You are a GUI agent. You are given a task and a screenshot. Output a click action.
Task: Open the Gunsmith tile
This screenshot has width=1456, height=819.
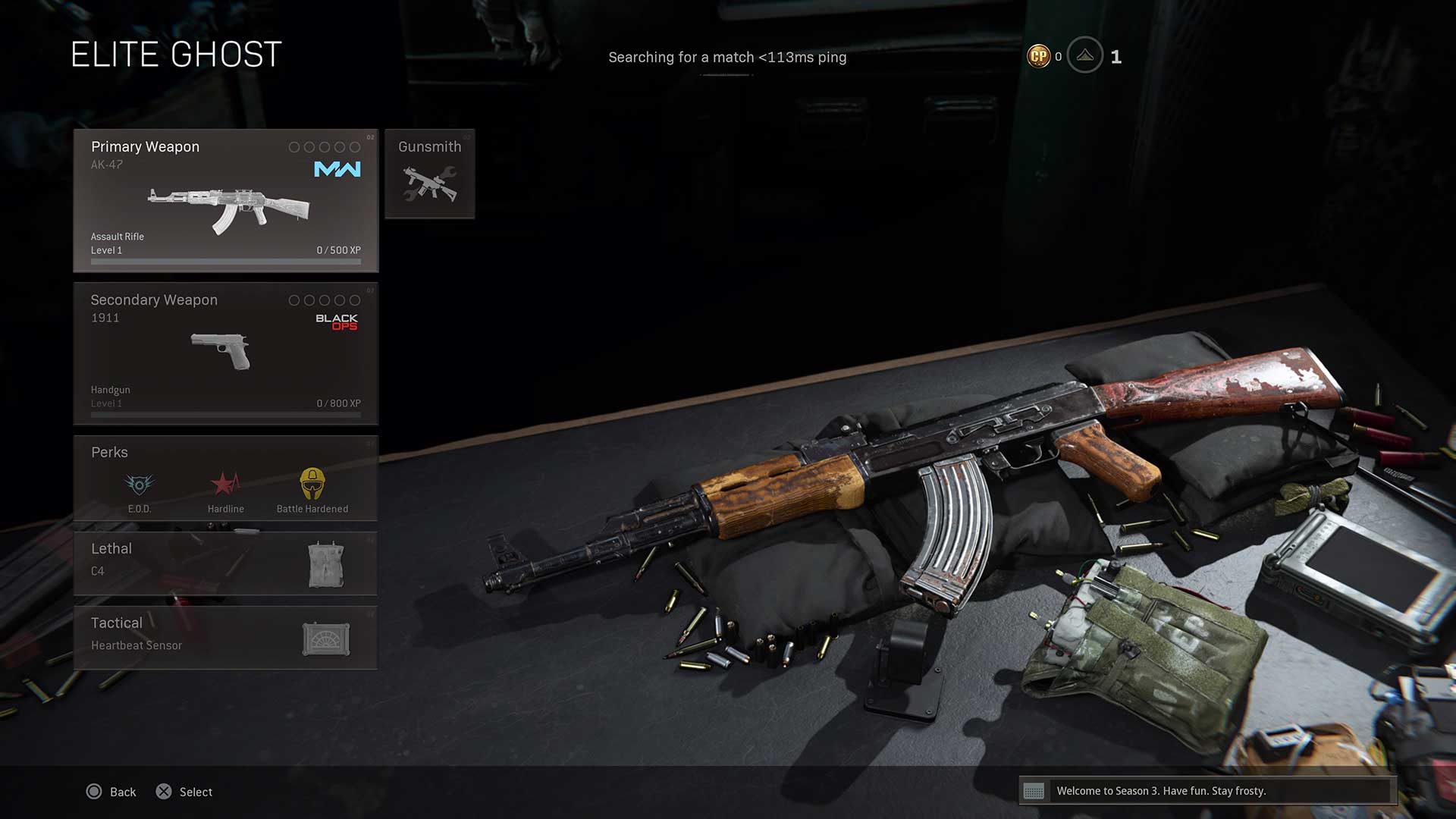point(429,174)
